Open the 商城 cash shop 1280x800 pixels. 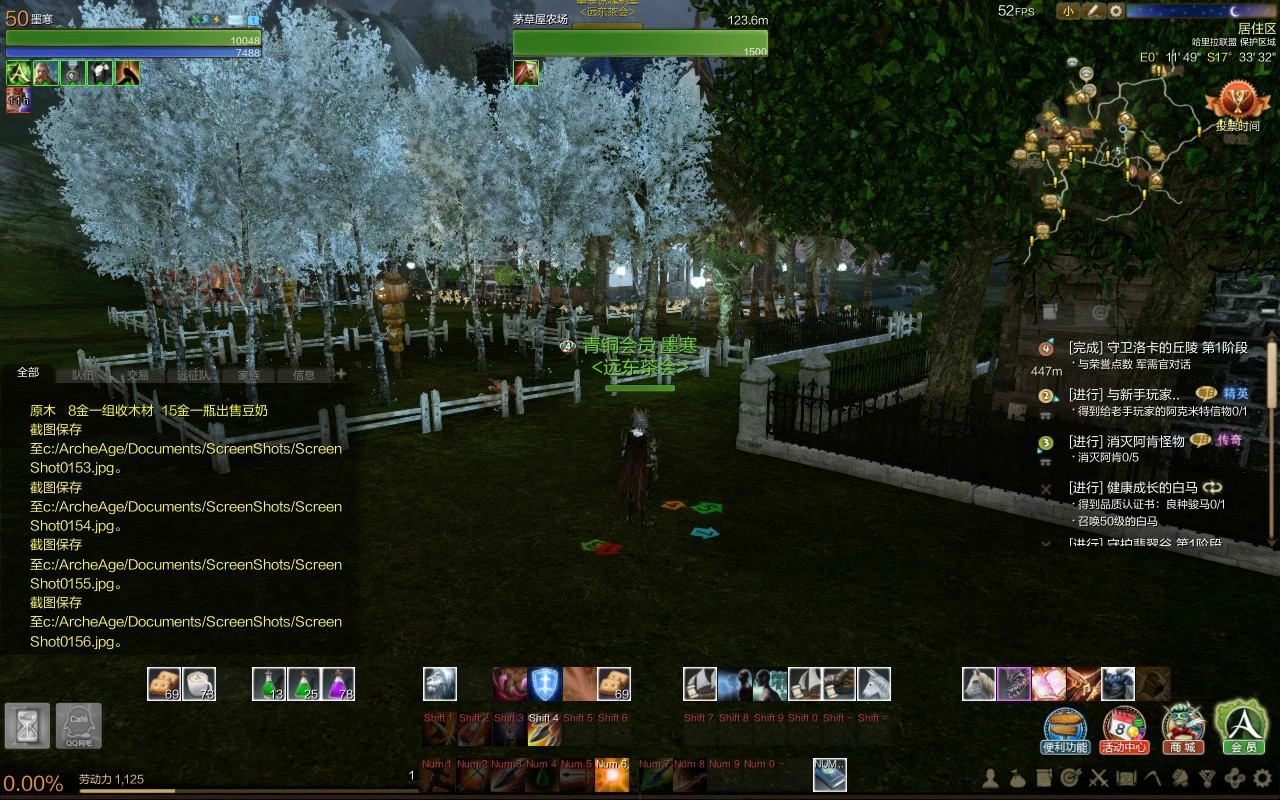(x=1183, y=729)
